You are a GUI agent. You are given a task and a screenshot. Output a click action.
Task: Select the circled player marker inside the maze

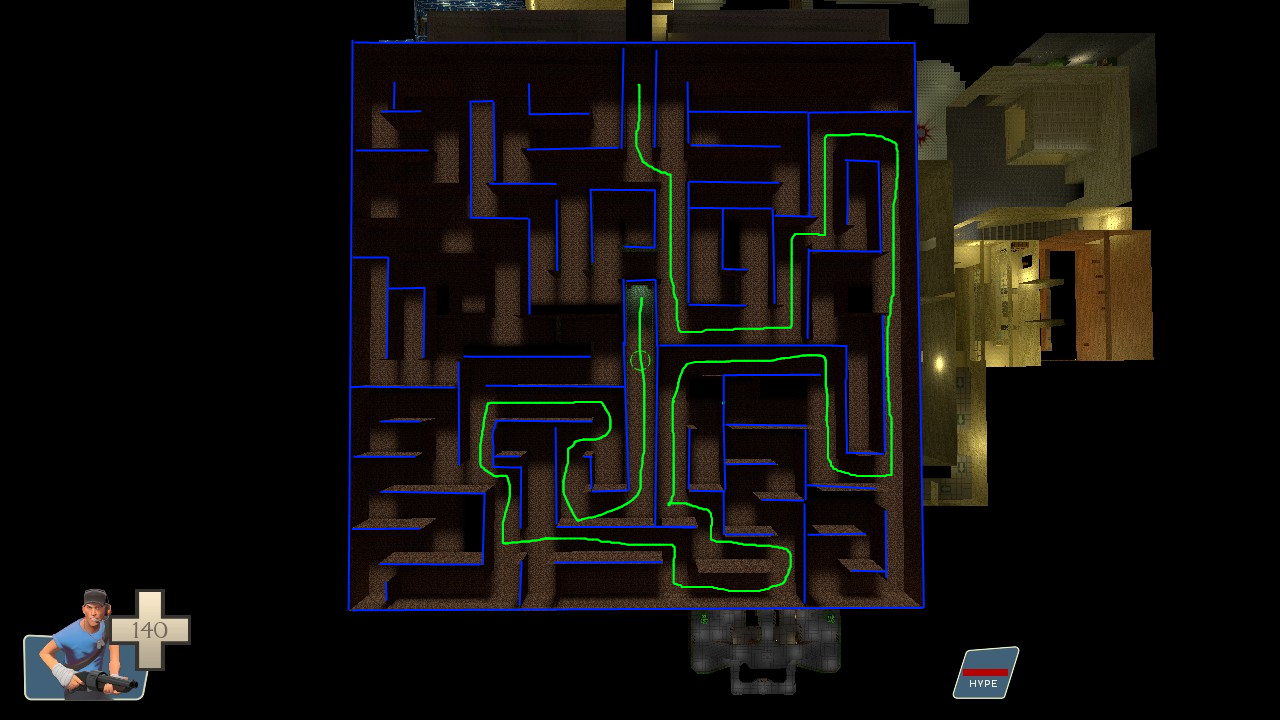point(641,358)
